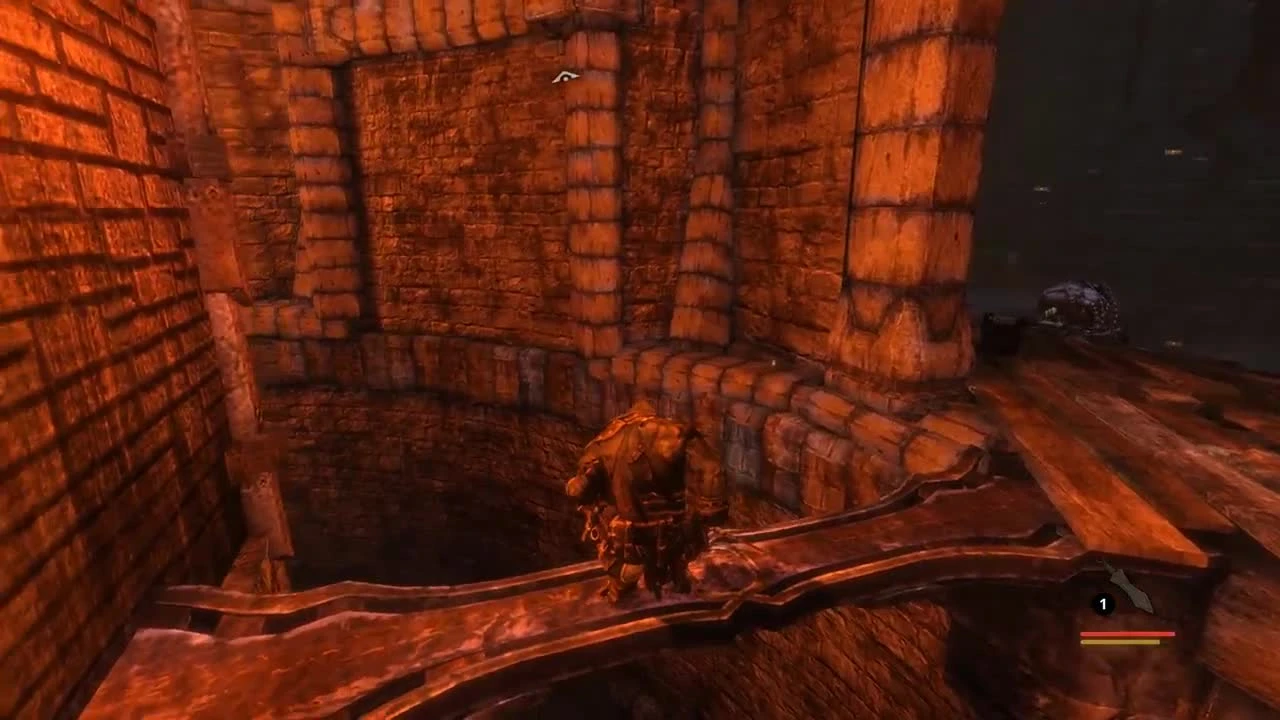Click the goblin character on the bridge

[x=640, y=490]
